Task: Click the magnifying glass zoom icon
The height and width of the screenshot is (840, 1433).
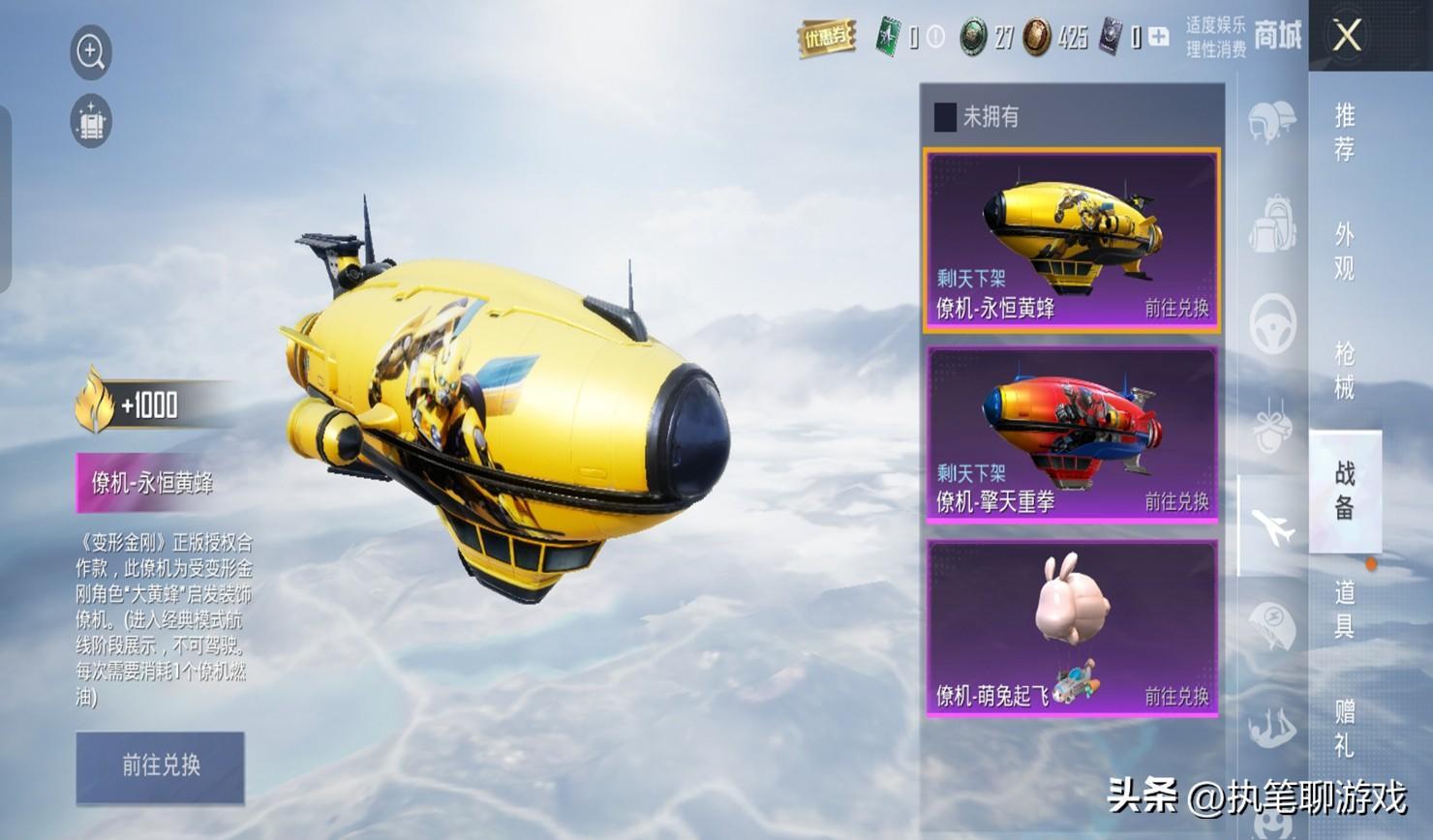Action: click(x=91, y=51)
